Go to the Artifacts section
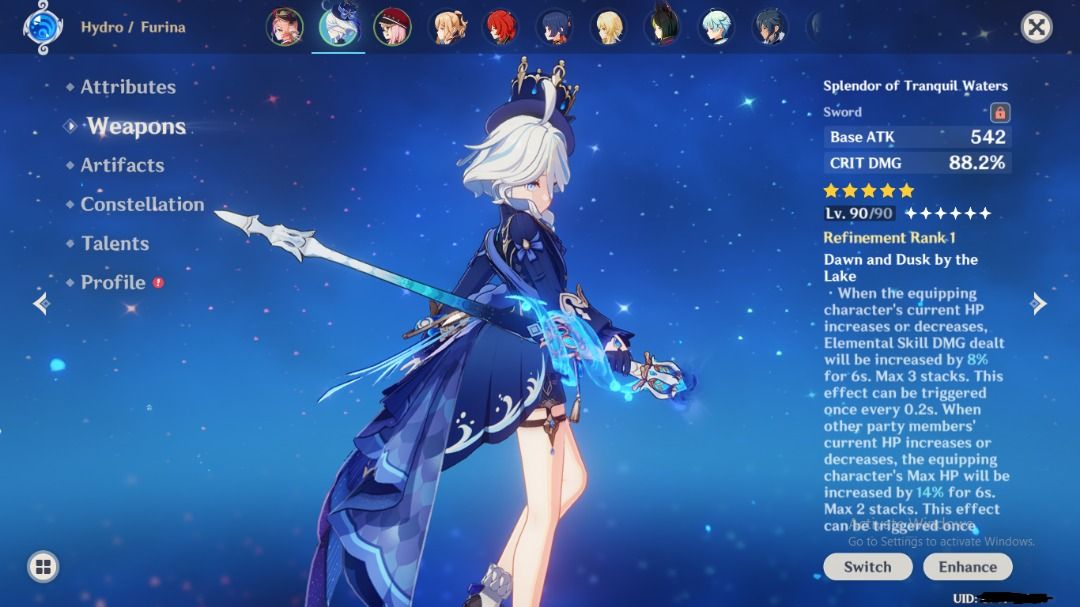 click(x=122, y=165)
